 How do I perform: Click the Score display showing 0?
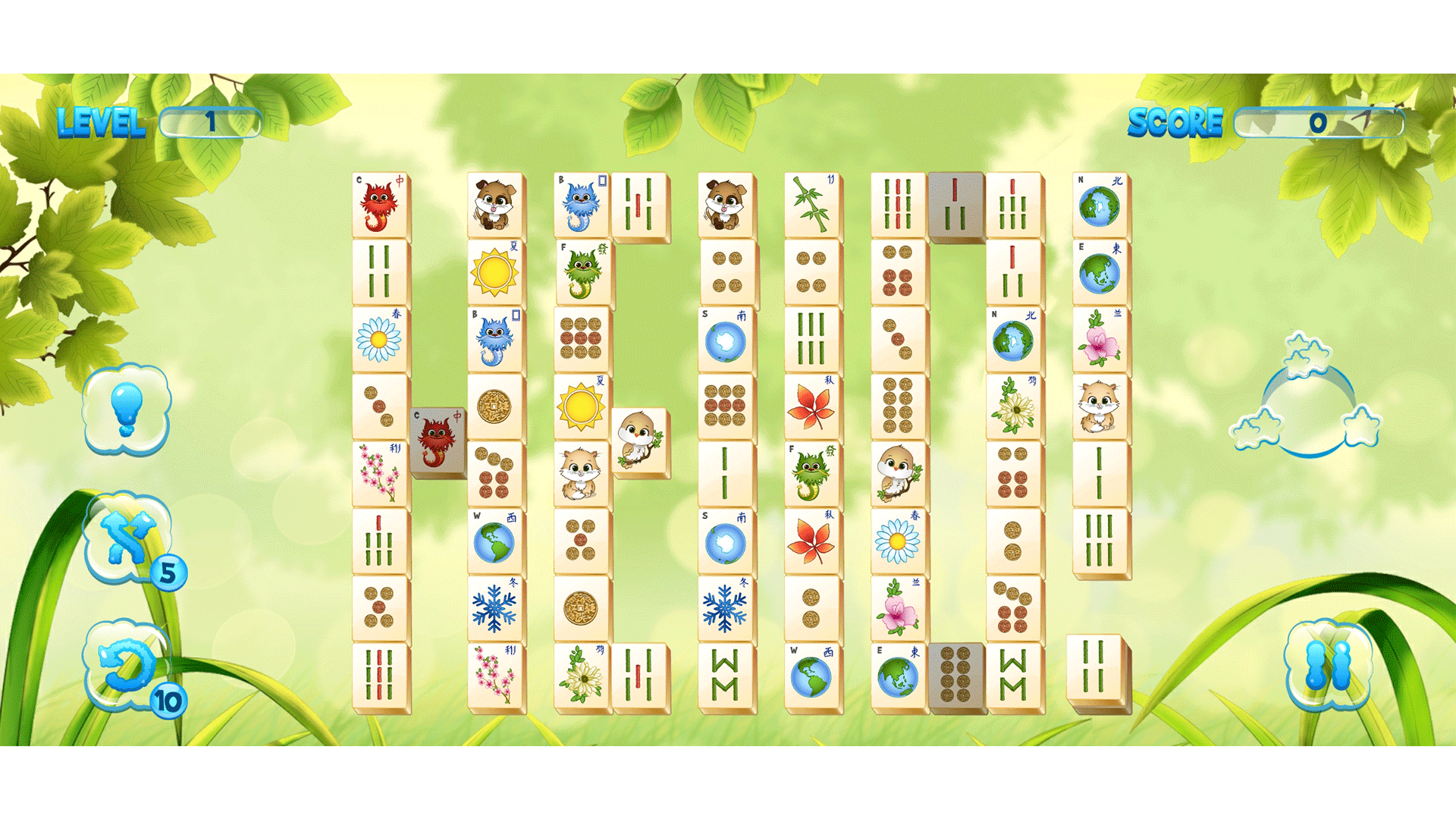click(1318, 121)
